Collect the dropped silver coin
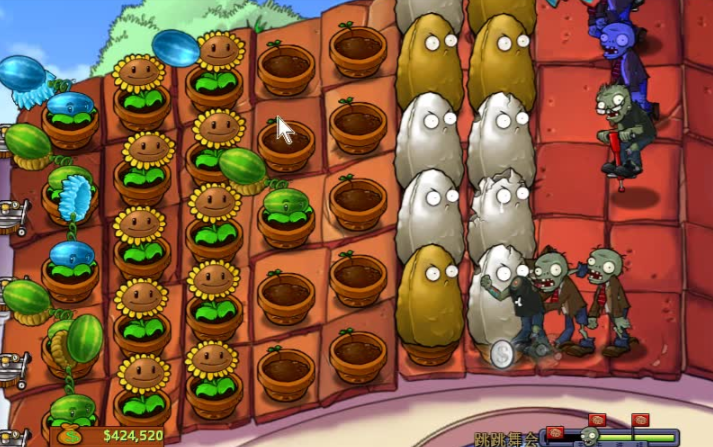The height and width of the screenshot is (447, 713). [x=502, y=354]
